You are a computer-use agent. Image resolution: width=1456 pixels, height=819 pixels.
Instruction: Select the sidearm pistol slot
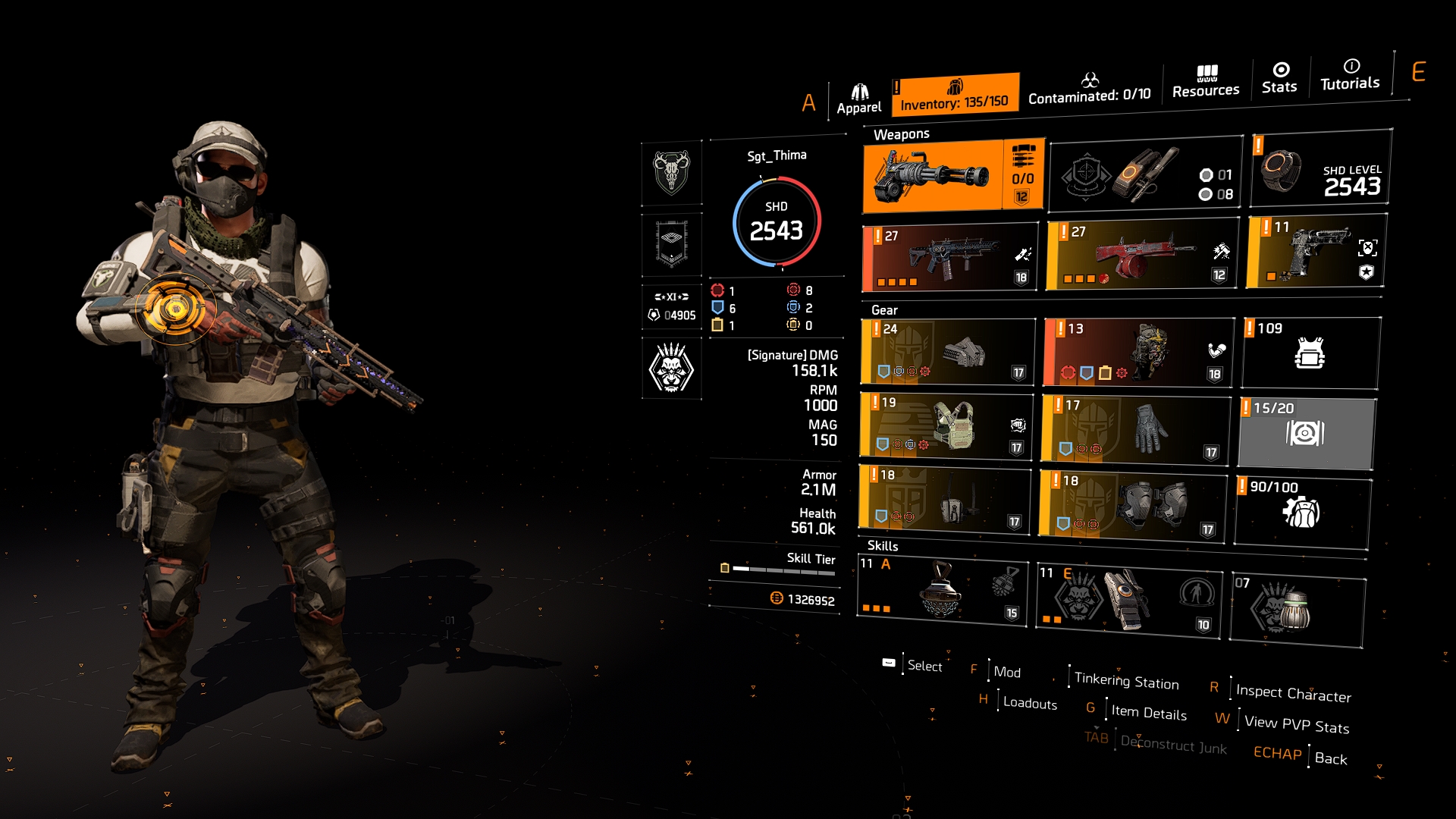(1316, 251)
